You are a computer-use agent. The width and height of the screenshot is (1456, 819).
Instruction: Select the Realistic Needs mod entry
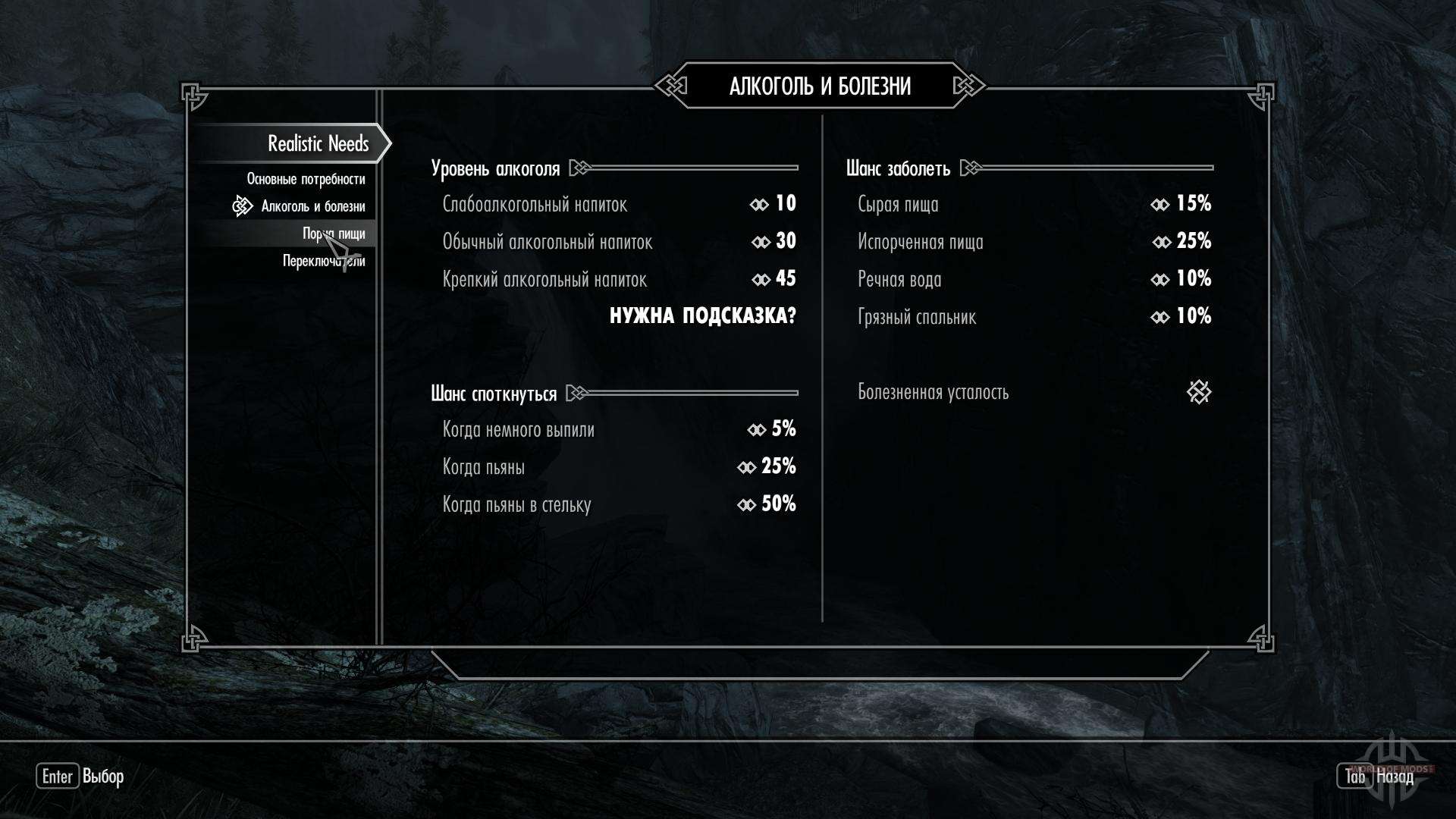[318, 143]
